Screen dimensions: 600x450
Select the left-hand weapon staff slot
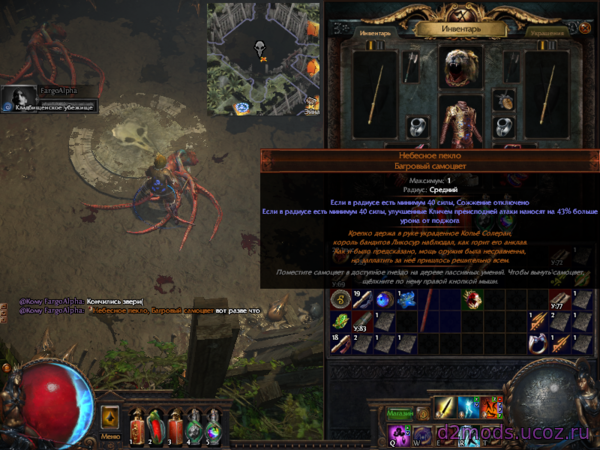tap(376, 92)
